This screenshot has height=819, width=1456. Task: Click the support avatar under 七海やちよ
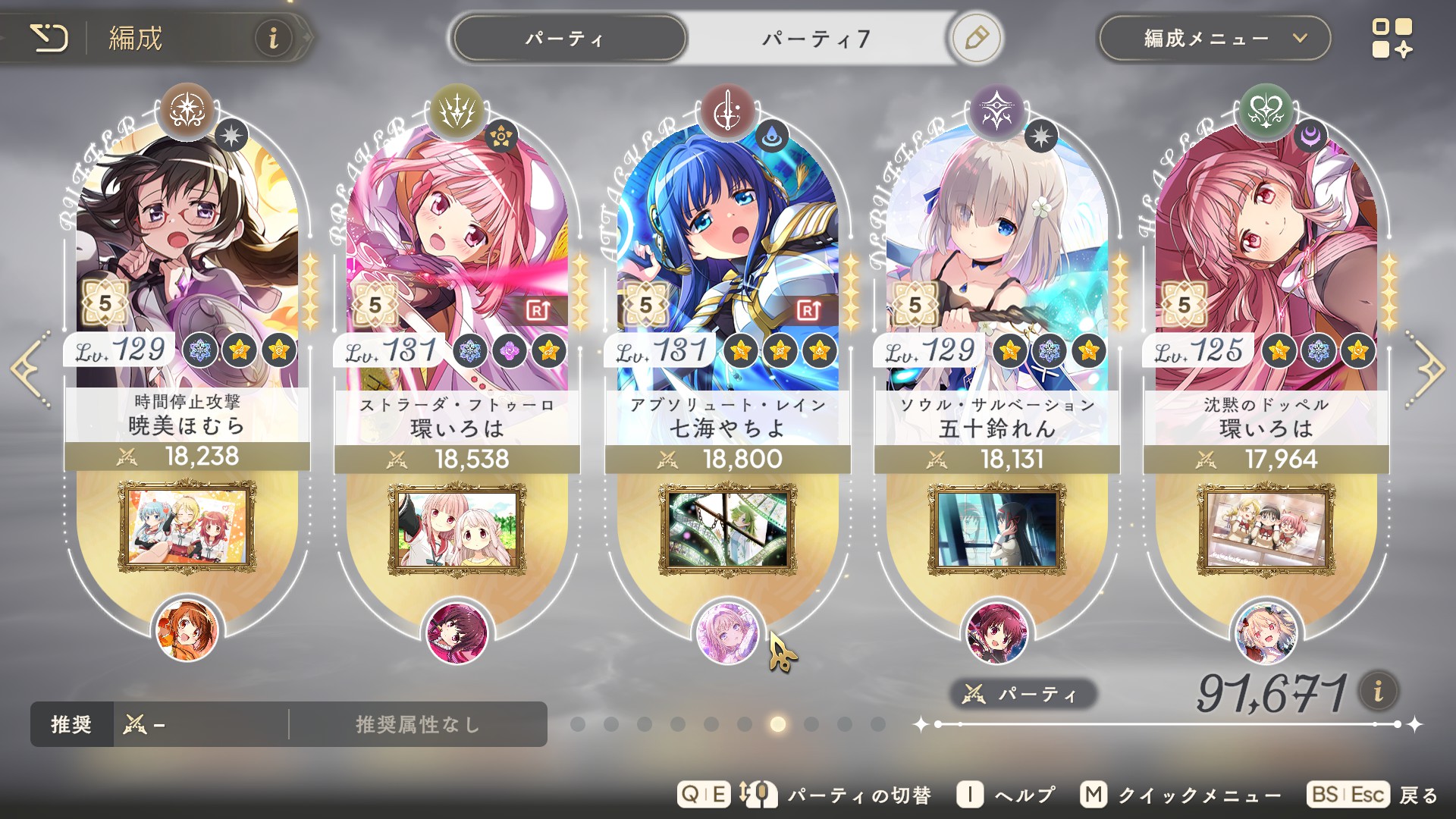(726, 632)
